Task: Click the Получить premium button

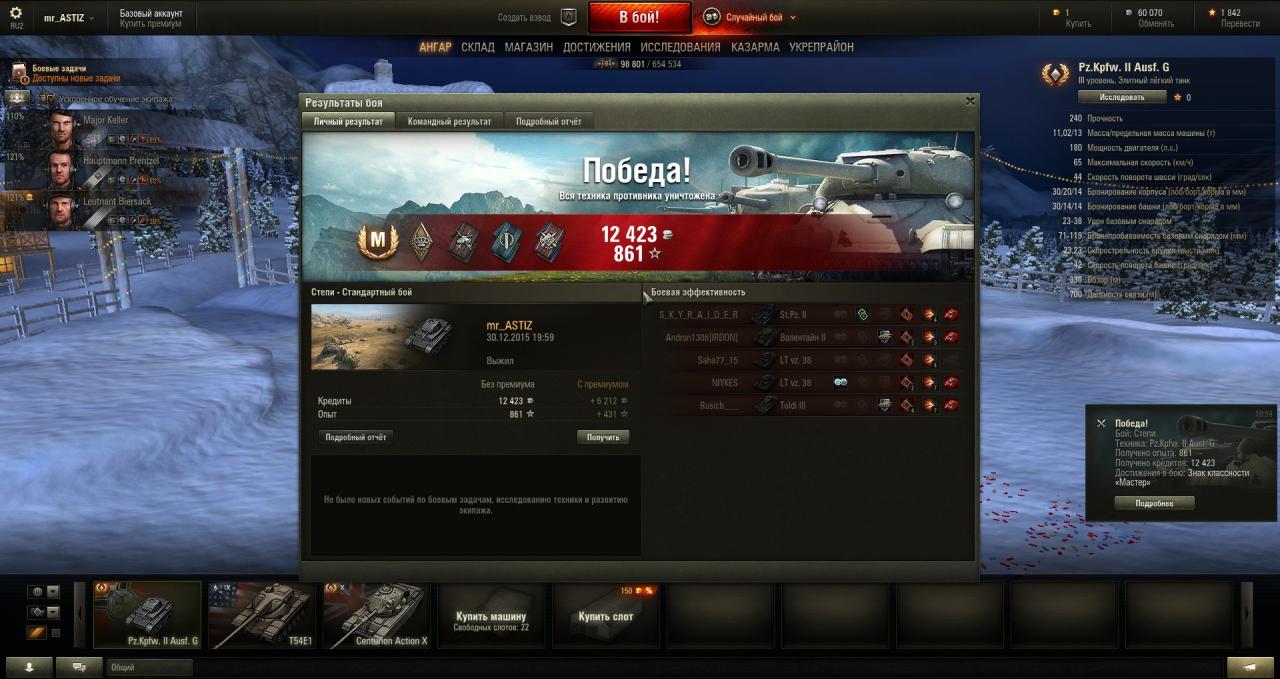Action: tap(602, 437)
